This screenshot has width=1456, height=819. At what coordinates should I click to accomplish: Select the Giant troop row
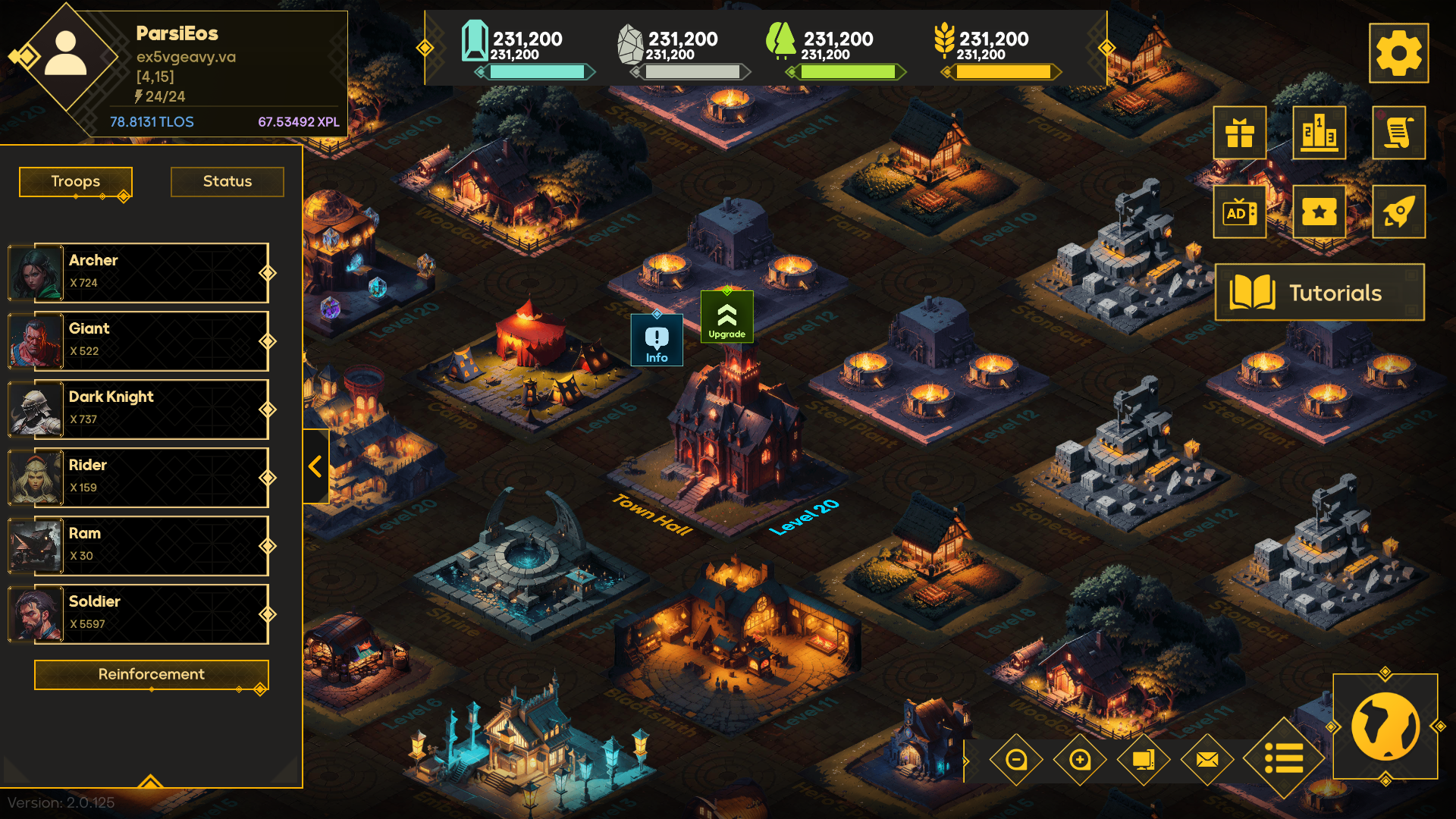pos(152,340)
